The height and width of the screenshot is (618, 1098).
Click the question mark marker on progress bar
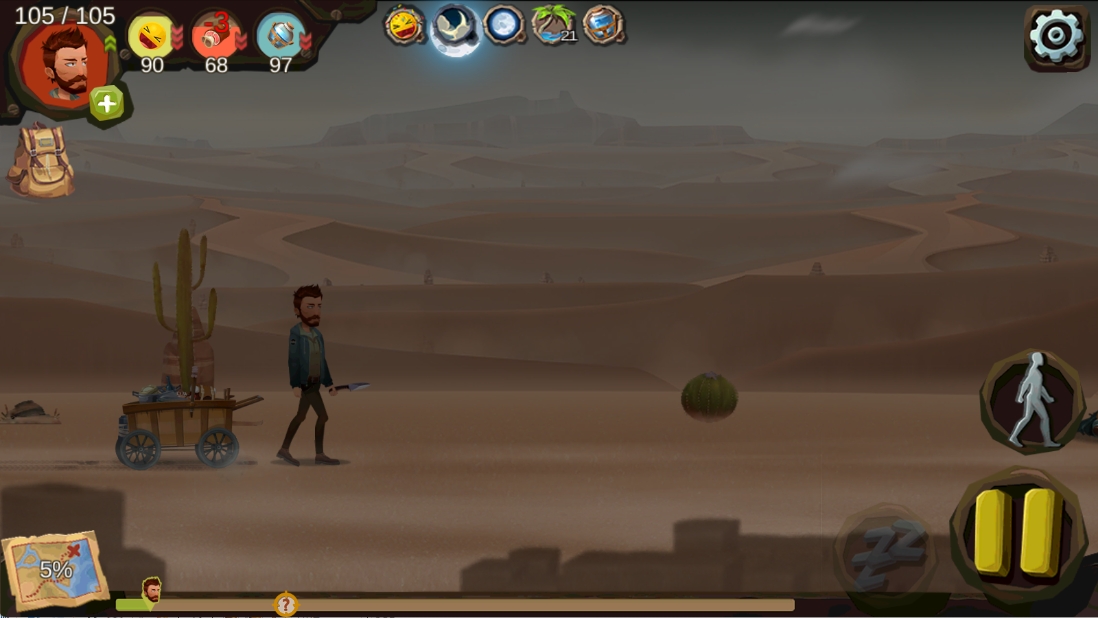[286, 604]
